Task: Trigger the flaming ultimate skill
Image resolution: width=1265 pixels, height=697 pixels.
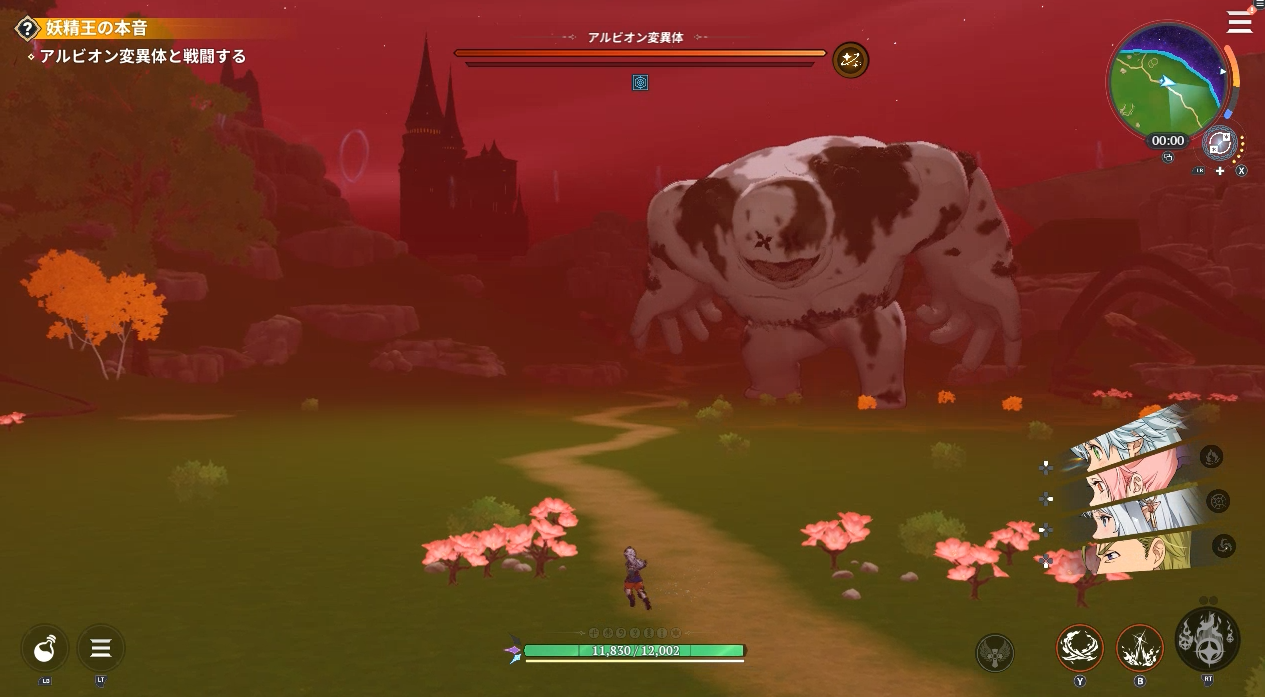Action: click(x=1207, y=640)
